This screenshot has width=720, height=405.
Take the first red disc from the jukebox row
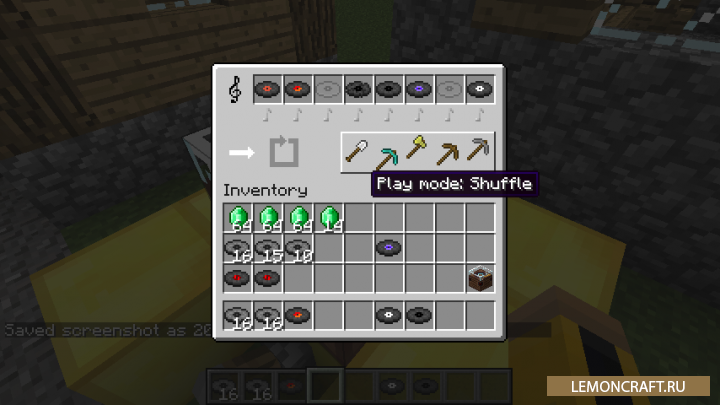click(268, 89)
